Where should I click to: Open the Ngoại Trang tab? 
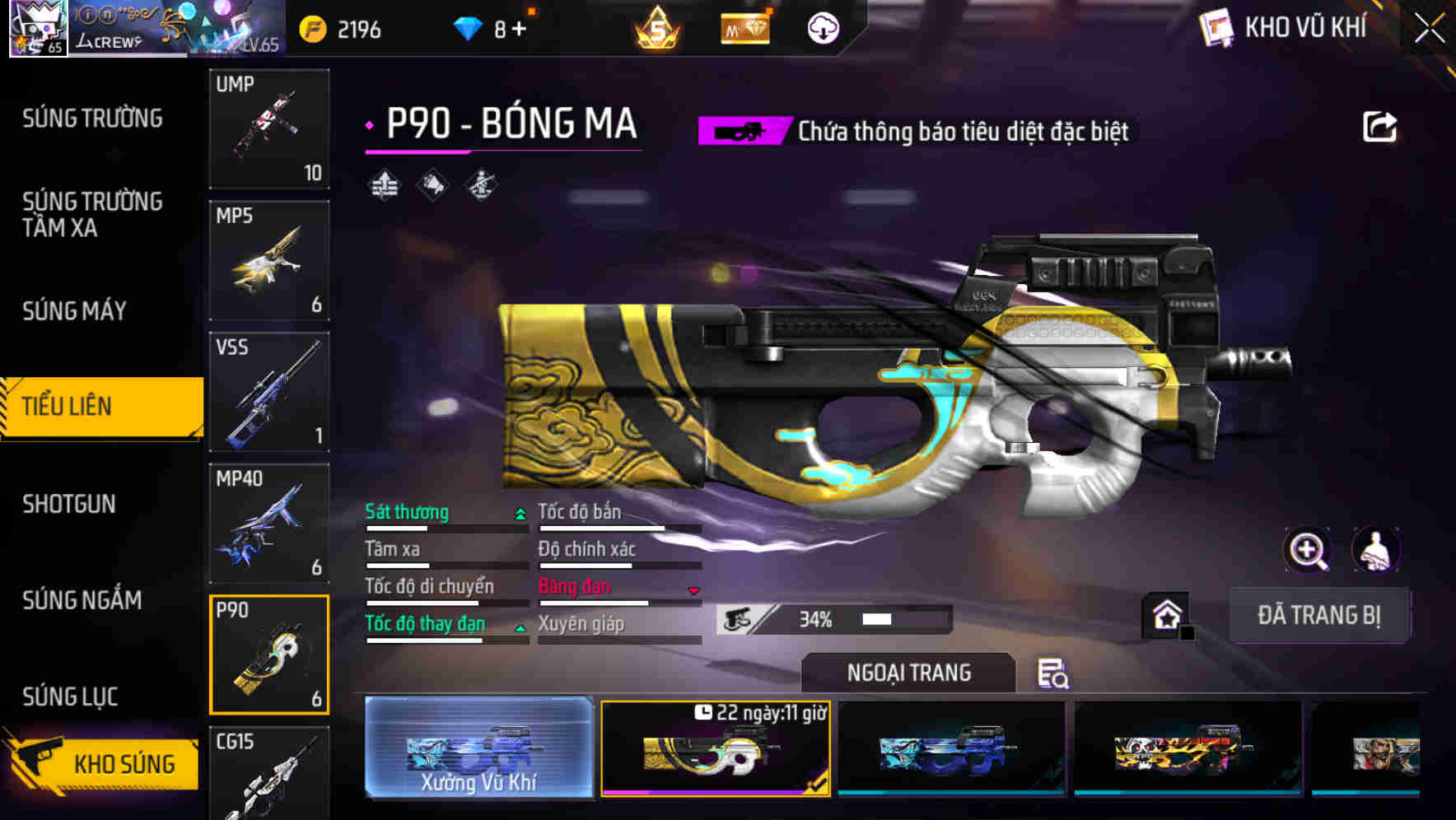(x=908, y=673)
